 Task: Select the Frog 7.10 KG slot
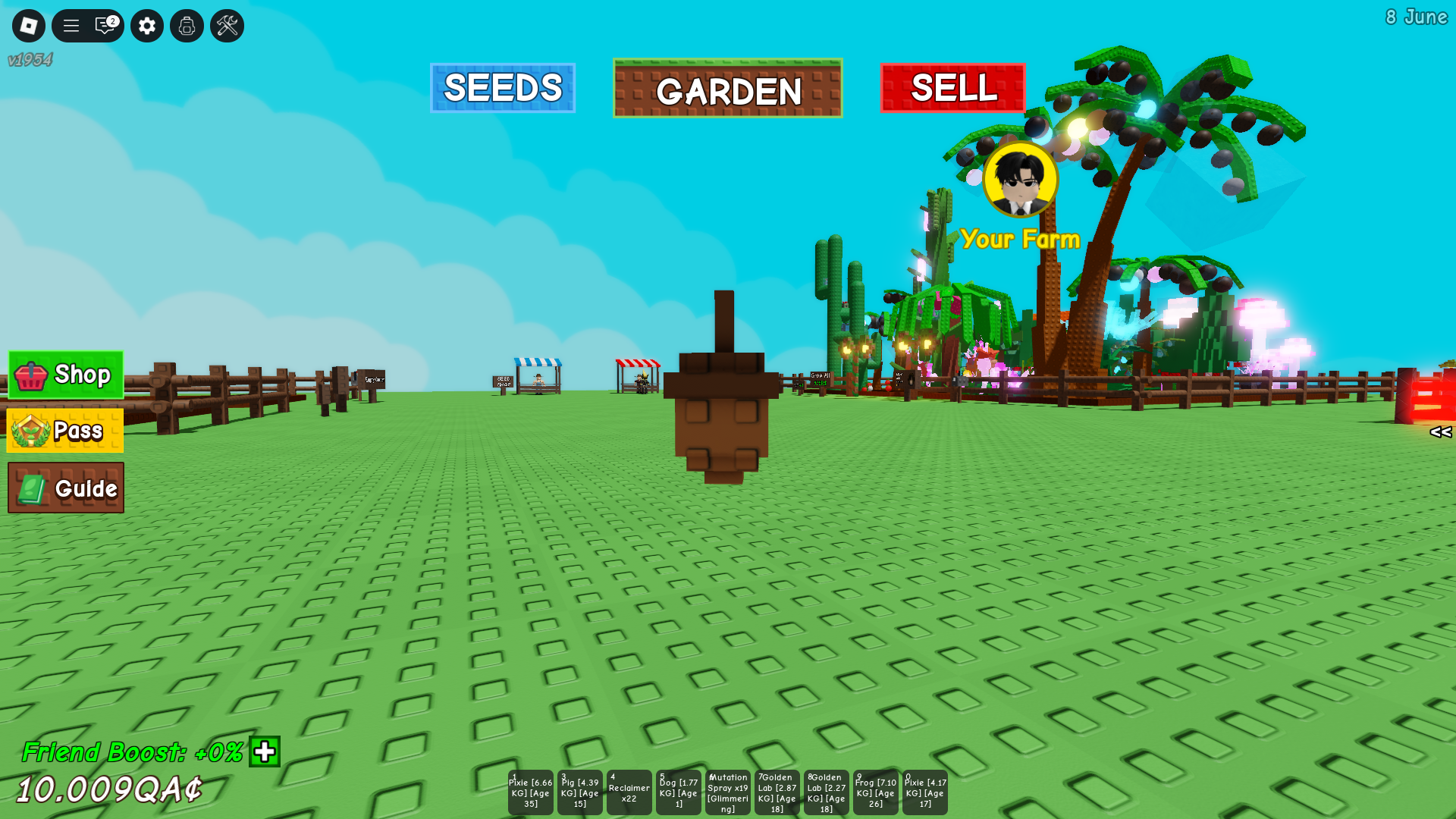click(x=876, y=792)
